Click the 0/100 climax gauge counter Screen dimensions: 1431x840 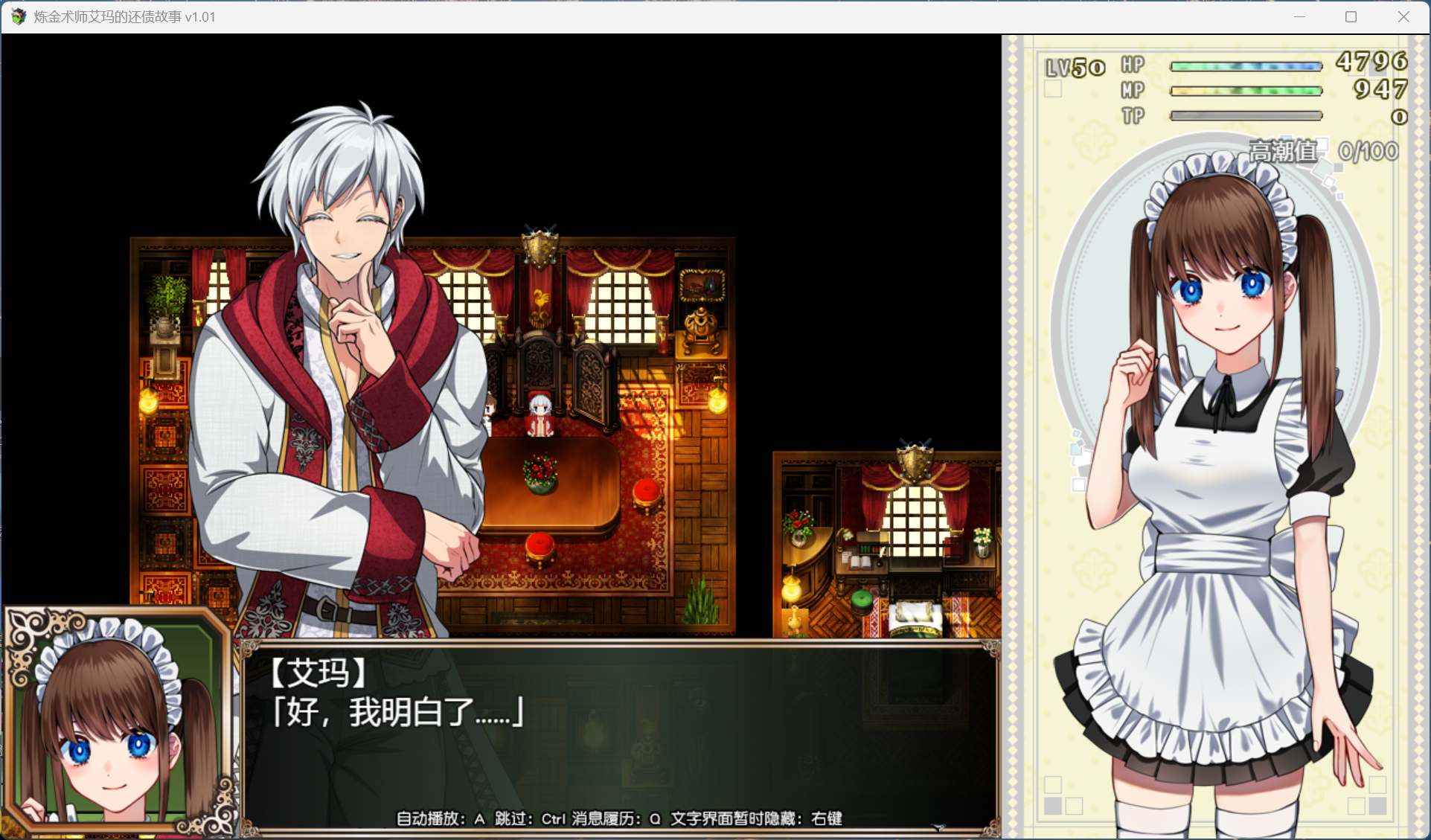1369,151
